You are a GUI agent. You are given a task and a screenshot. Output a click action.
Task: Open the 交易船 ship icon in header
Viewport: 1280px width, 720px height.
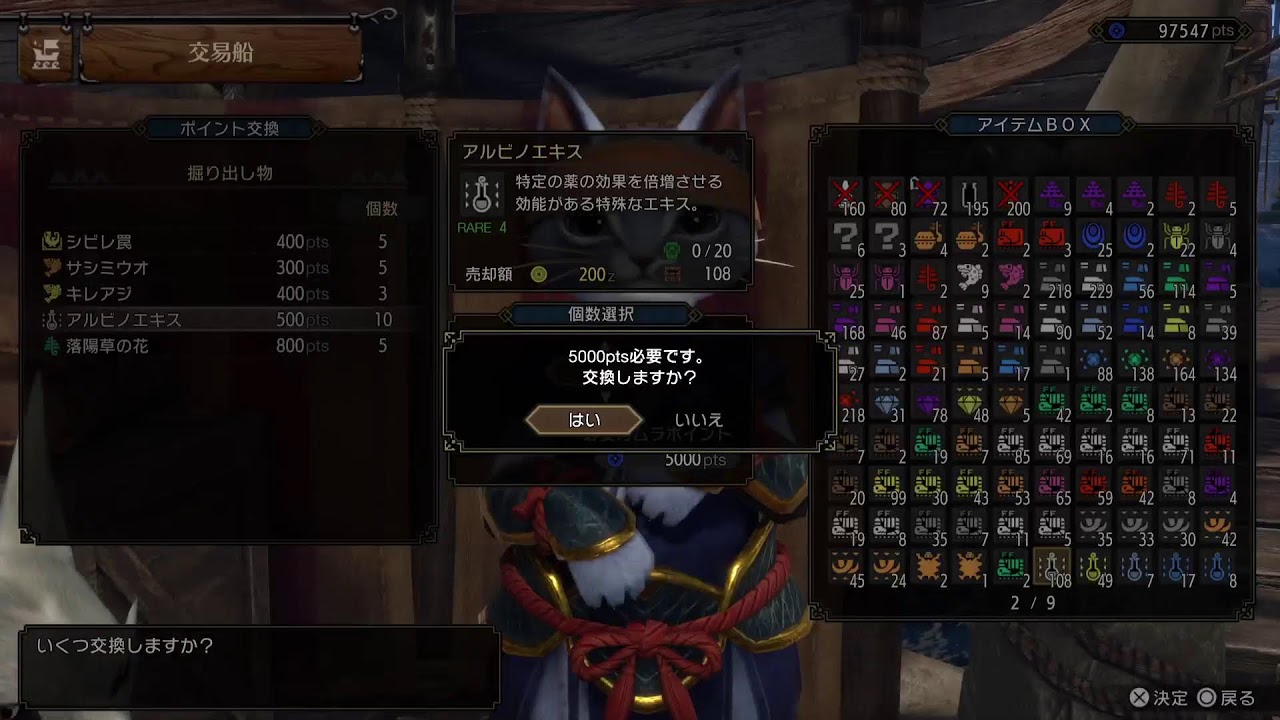(x=46, y=54)
